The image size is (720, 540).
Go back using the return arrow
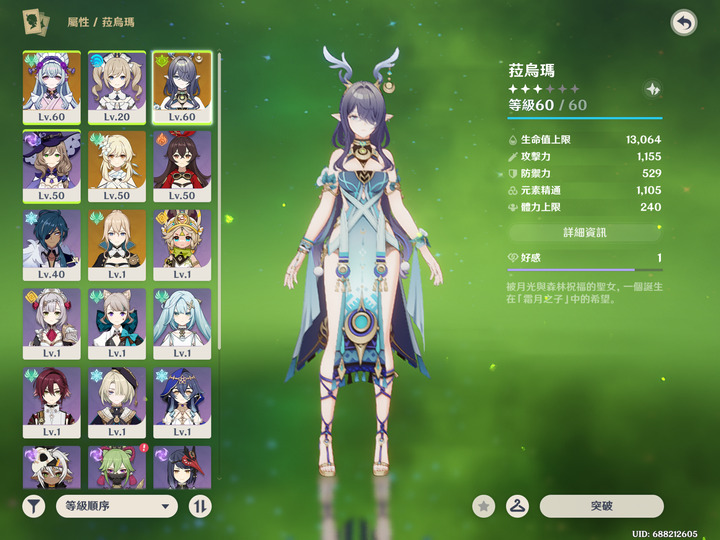684,22
